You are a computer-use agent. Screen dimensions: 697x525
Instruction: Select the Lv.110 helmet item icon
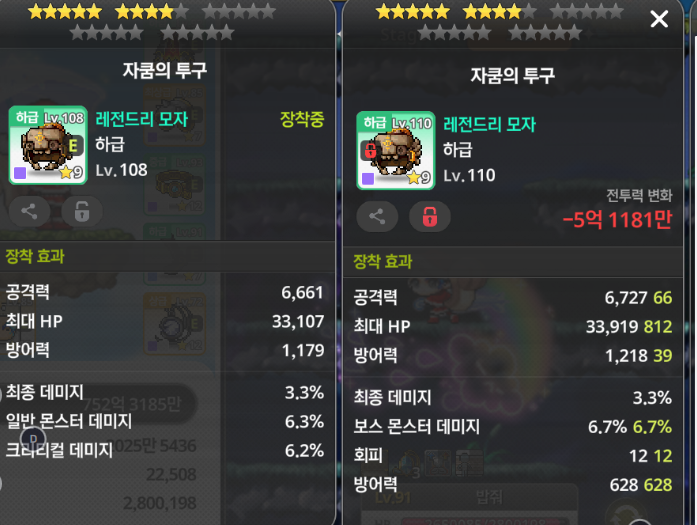[395, 150]
